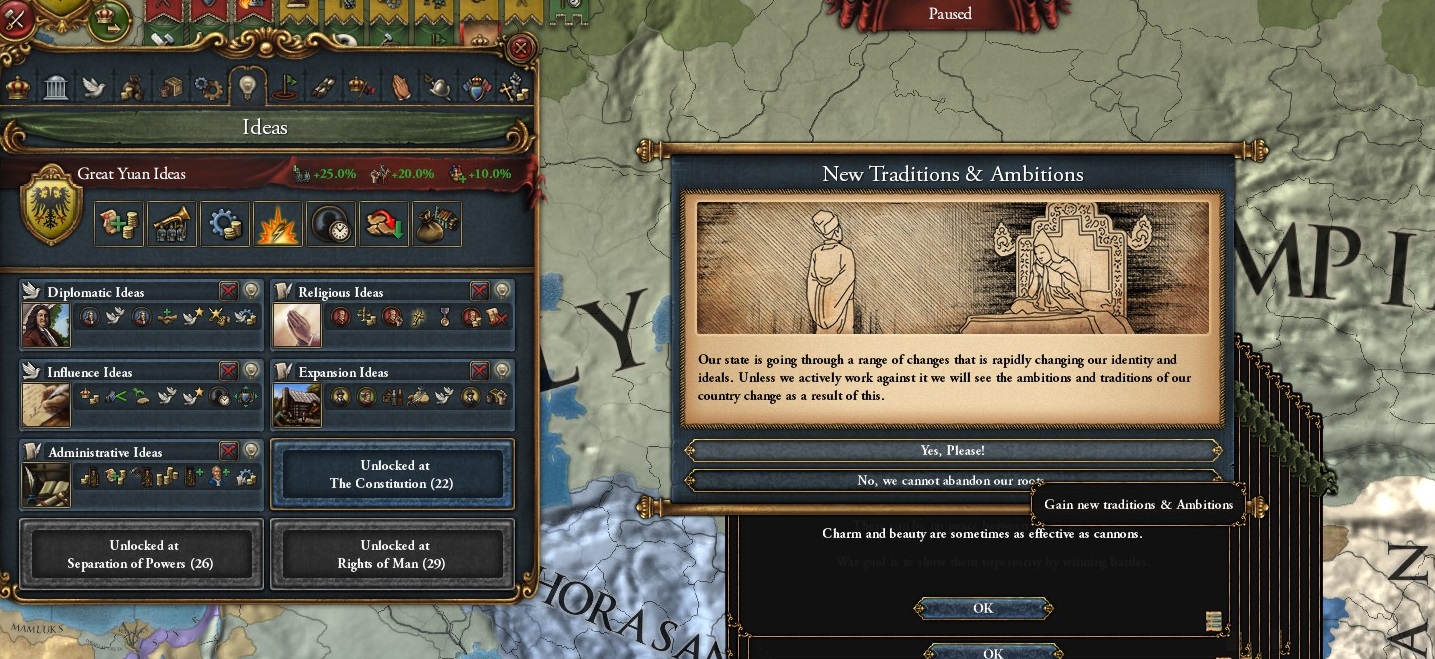Click the Expansion Ideas log cabin picture
The height and width of the screenshot is (659, 1435).
pos(297,405)
